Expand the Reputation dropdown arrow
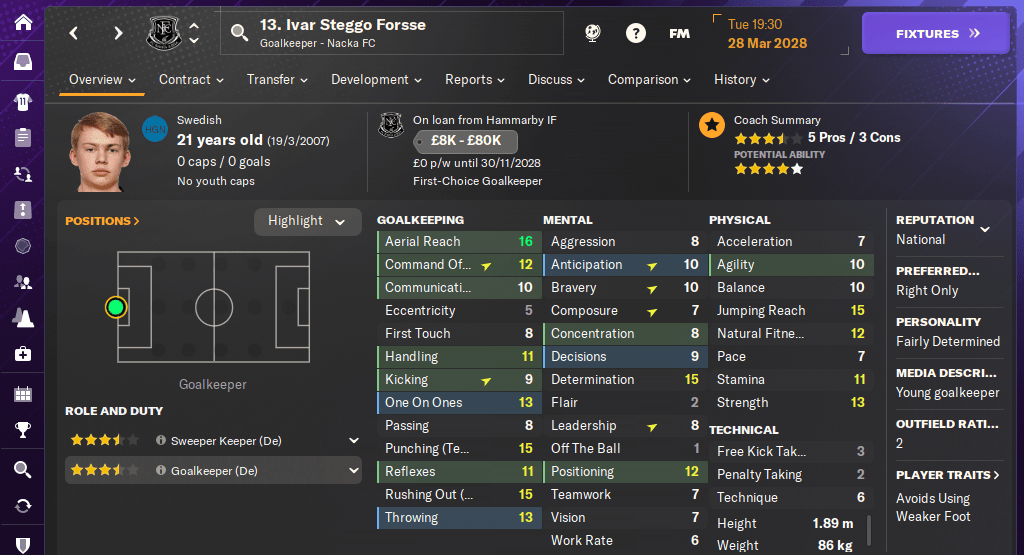This screenshot has width=1024, height=555. pyautogui.click(x=985, y=229)
